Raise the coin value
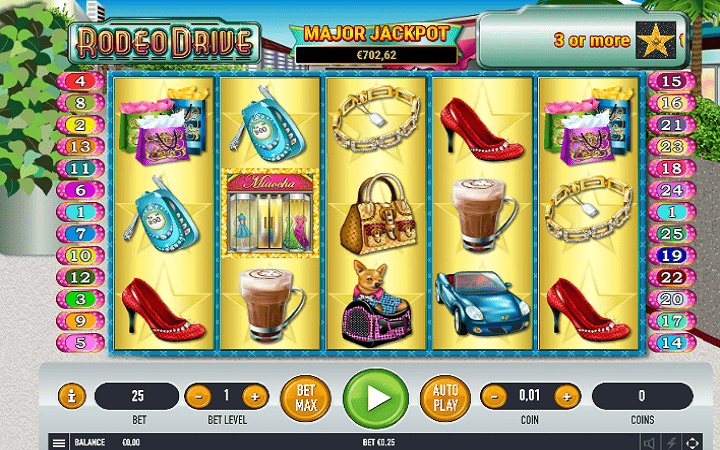Image resolution: width=720 pixels, height=450 pixels. click(566, 396)
